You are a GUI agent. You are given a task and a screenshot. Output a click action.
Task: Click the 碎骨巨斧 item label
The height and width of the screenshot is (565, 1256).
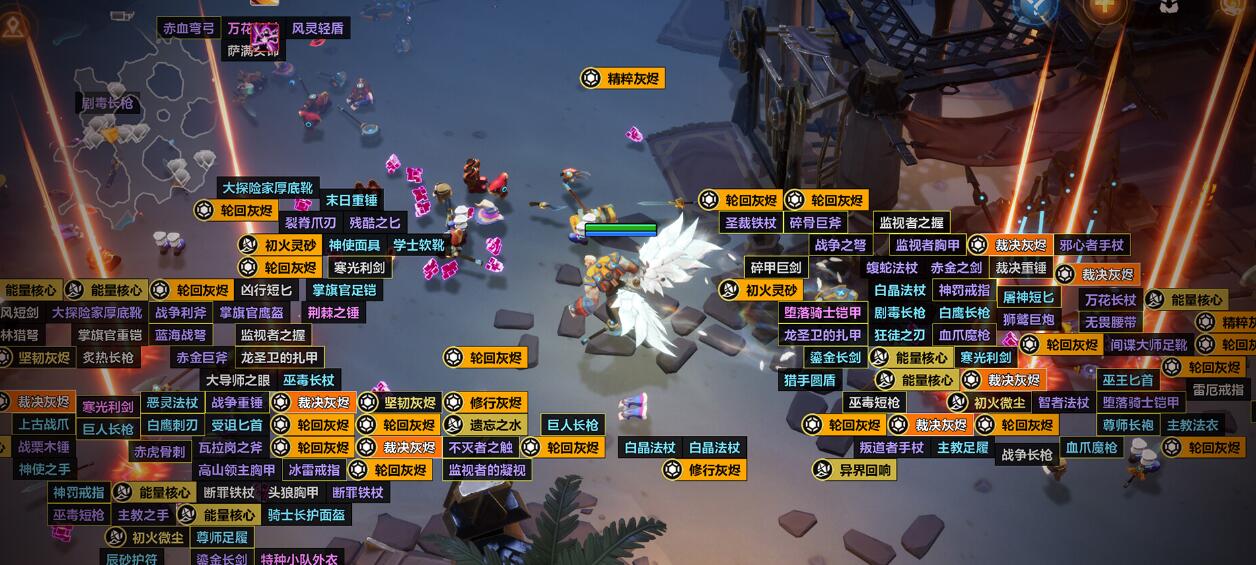815,222
